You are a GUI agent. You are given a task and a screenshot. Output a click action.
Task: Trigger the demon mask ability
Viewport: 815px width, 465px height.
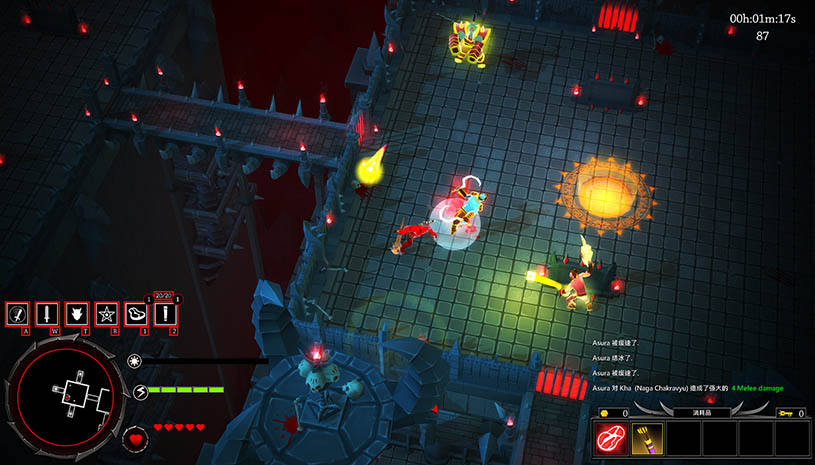coord(76,314)
